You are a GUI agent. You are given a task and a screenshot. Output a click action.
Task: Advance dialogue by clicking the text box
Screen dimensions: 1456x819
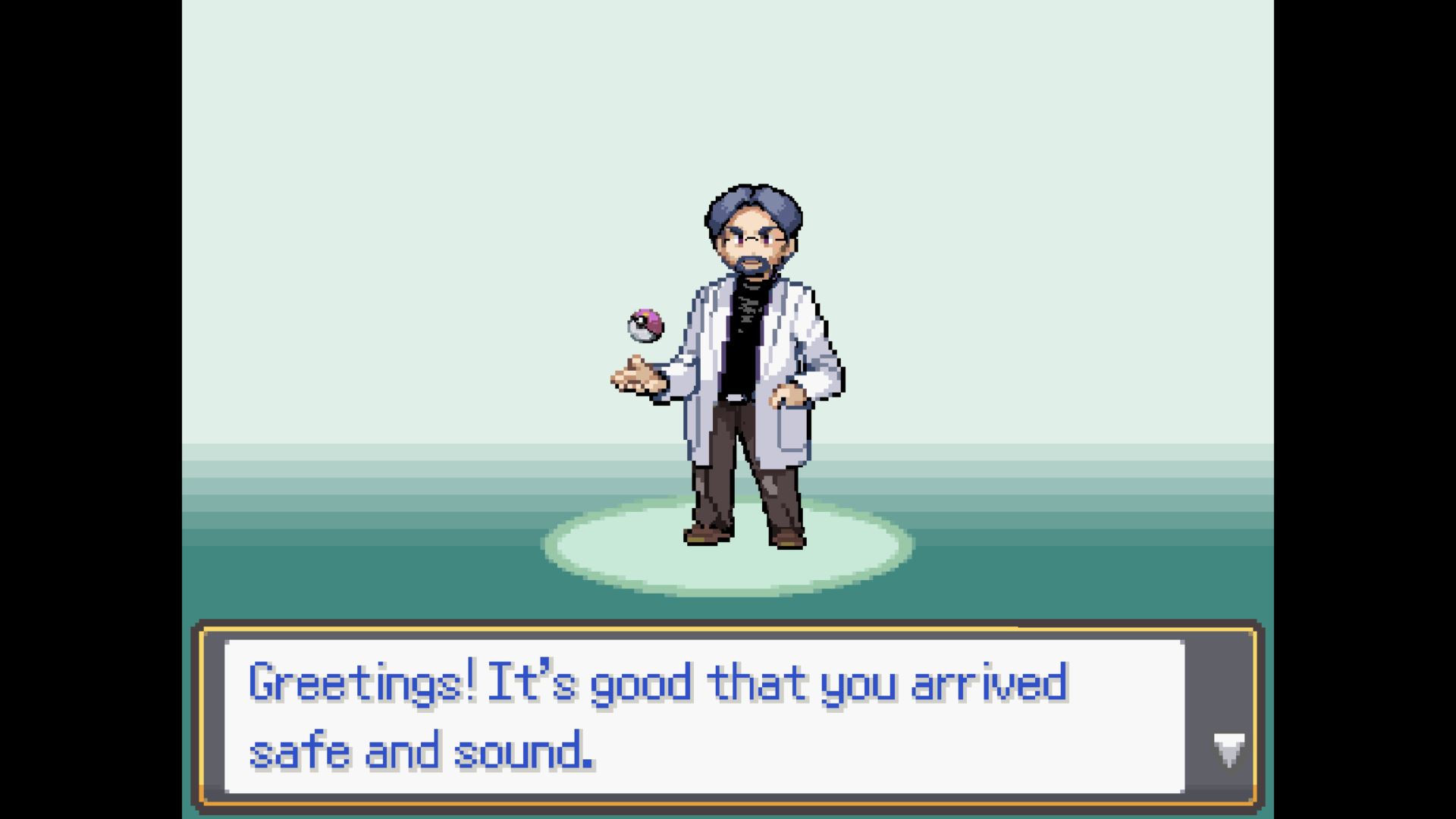point(728,713)
